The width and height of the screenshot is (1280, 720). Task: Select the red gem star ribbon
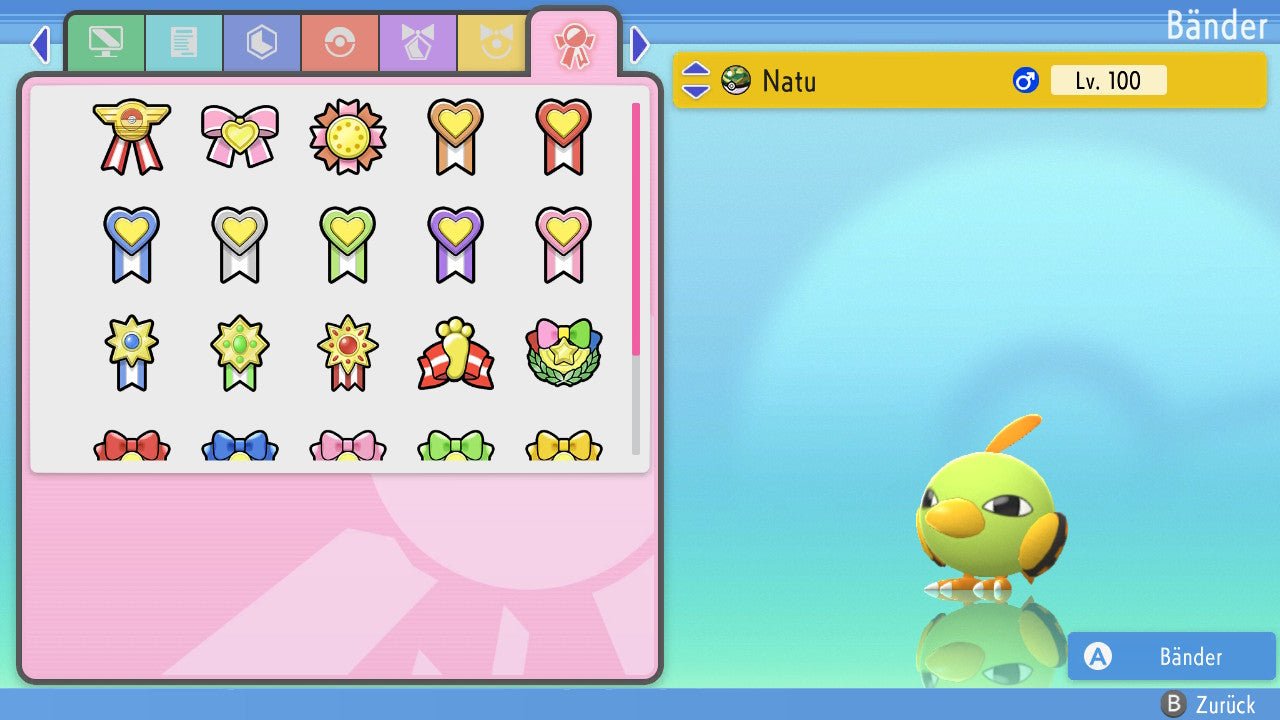348,354
